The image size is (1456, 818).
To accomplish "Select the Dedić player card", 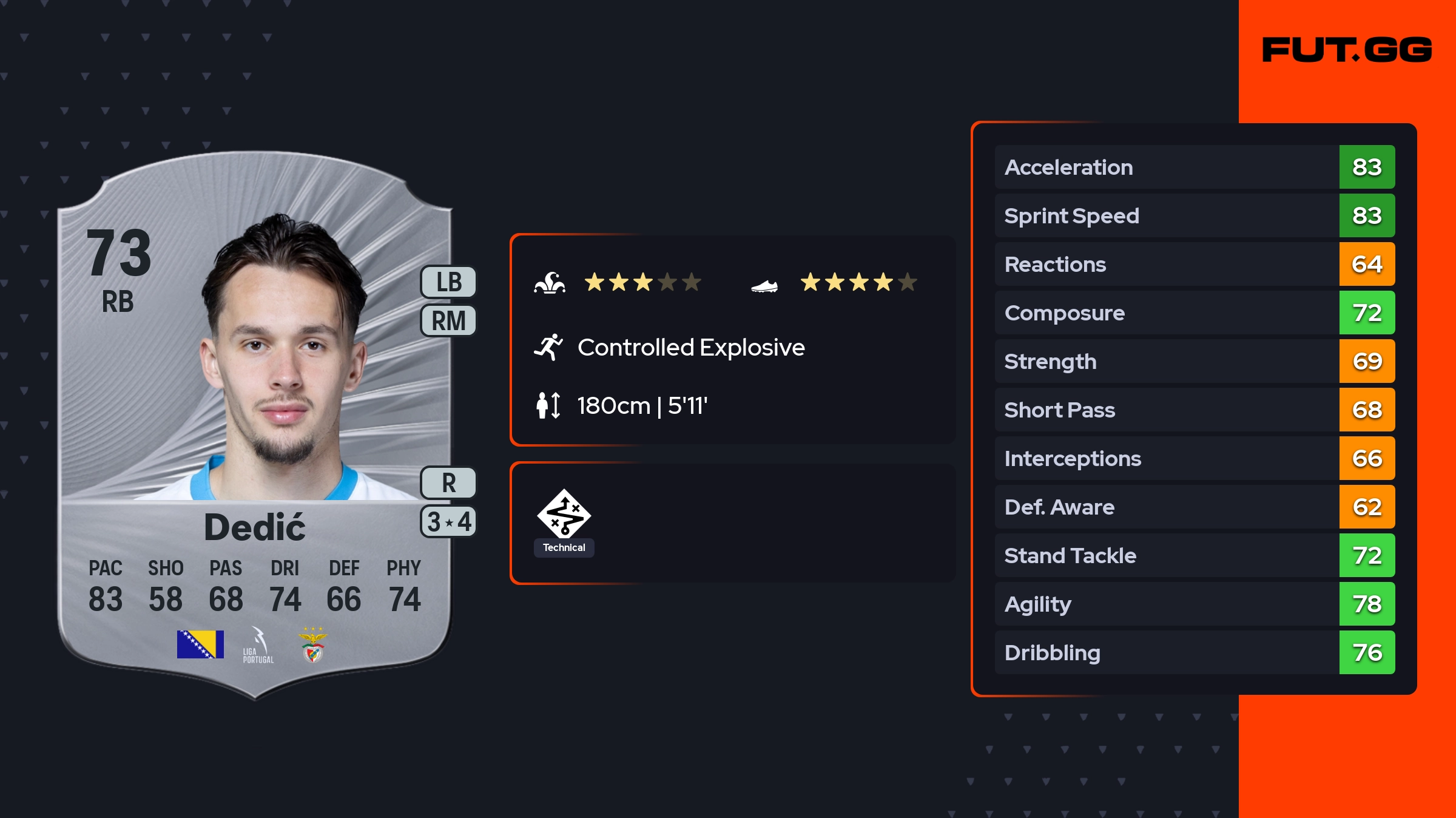I will coord(255,425).
